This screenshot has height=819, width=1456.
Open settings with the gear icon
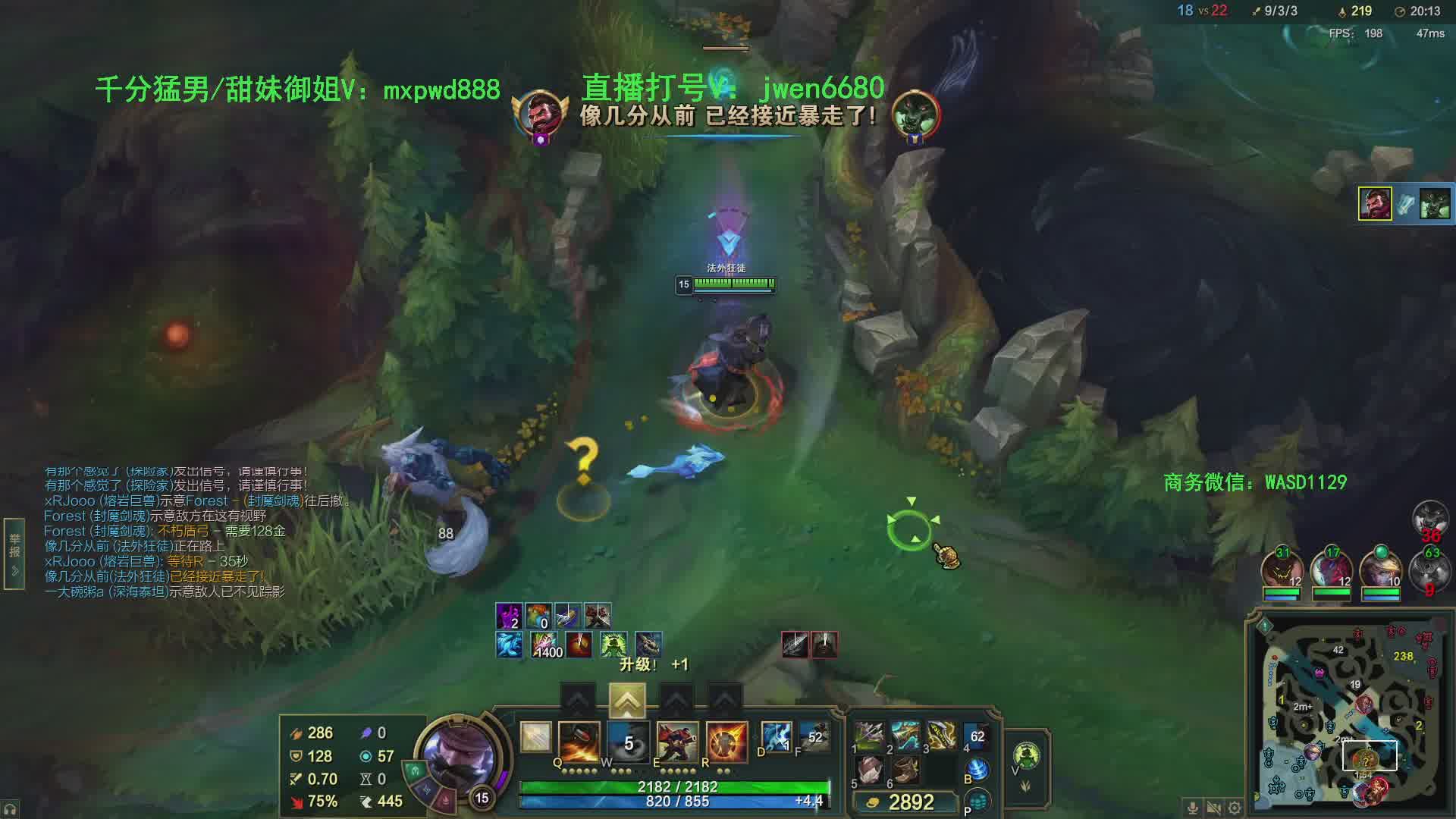pos(1235,808)
